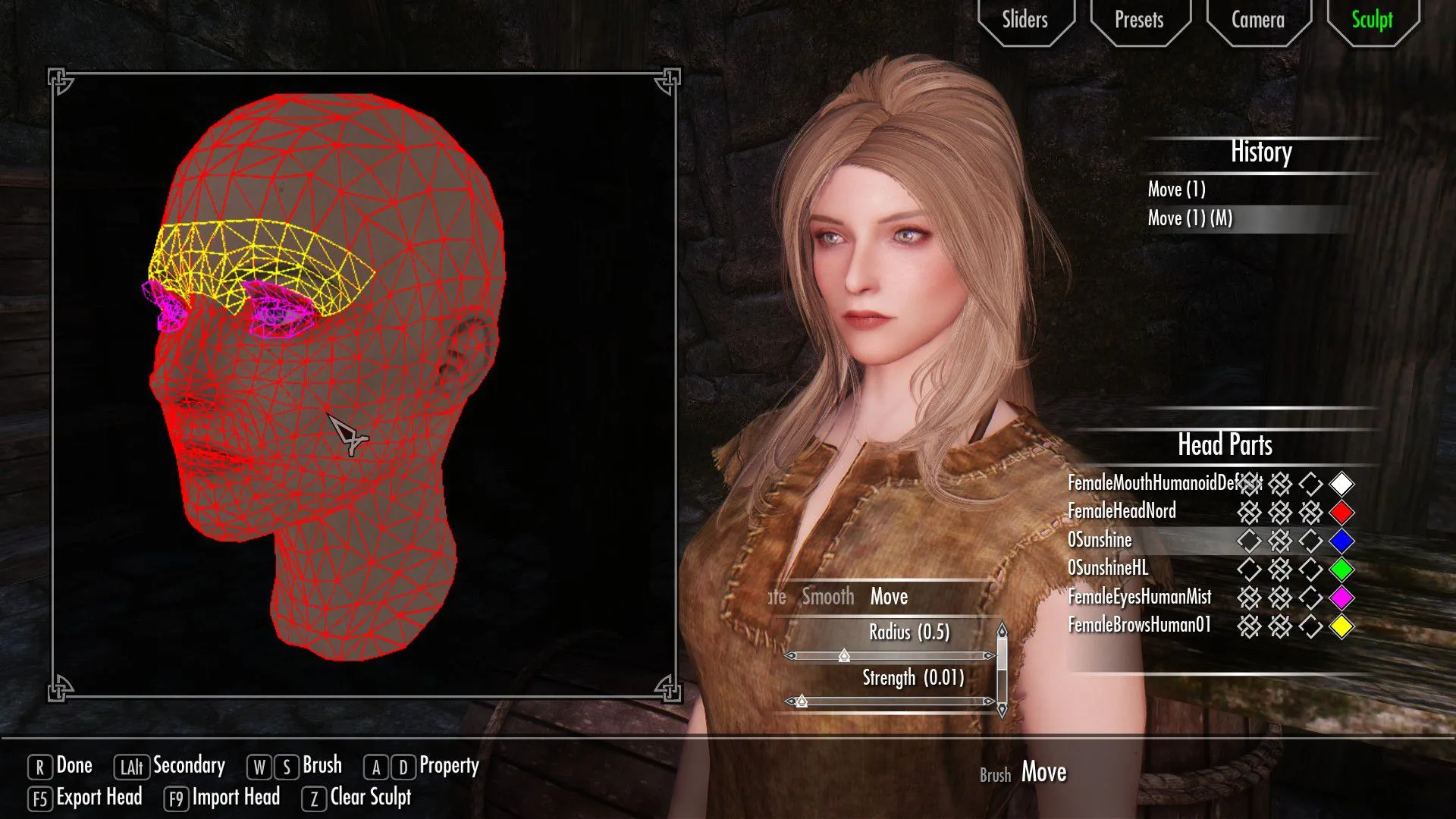
Task: Select the 0Sunshine head part
Action: (x=1100, y=541)
